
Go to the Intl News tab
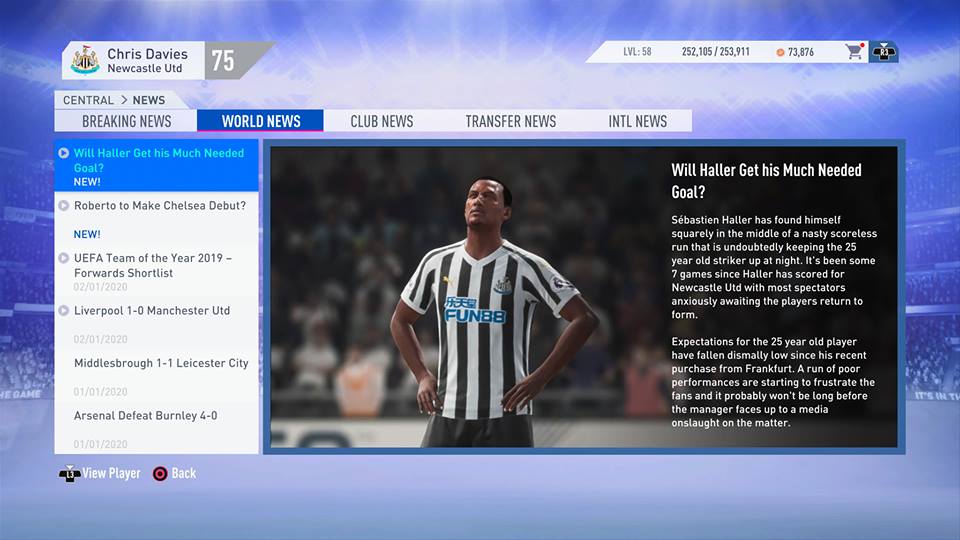point(637,121)
